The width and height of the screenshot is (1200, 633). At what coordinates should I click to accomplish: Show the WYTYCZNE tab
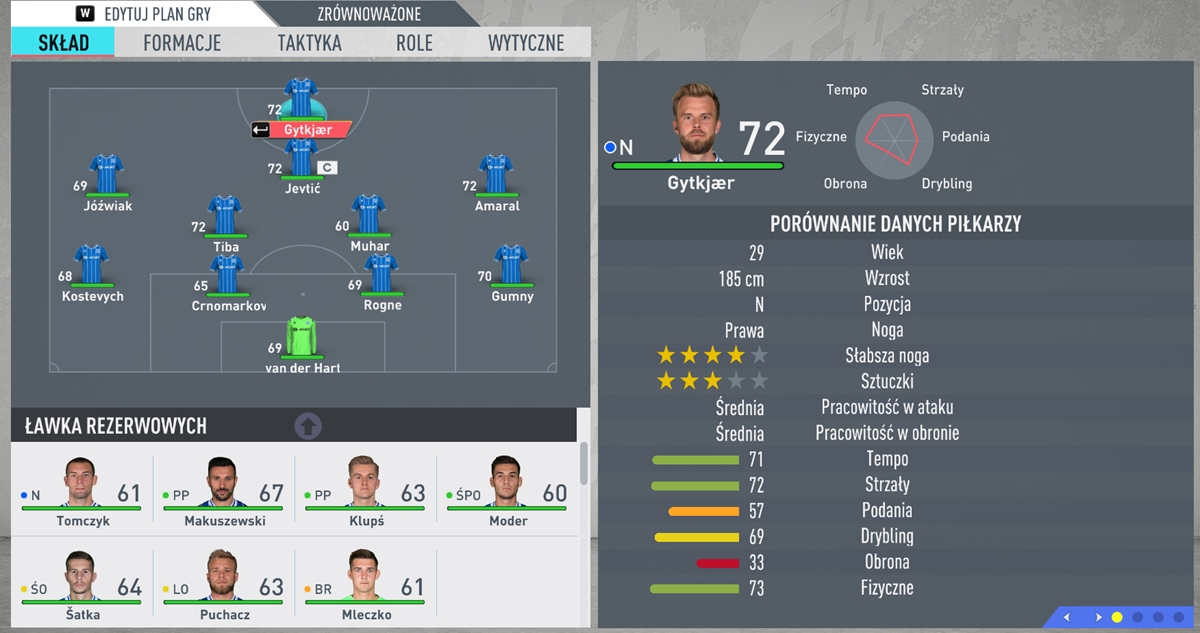(x=526, y=43)
